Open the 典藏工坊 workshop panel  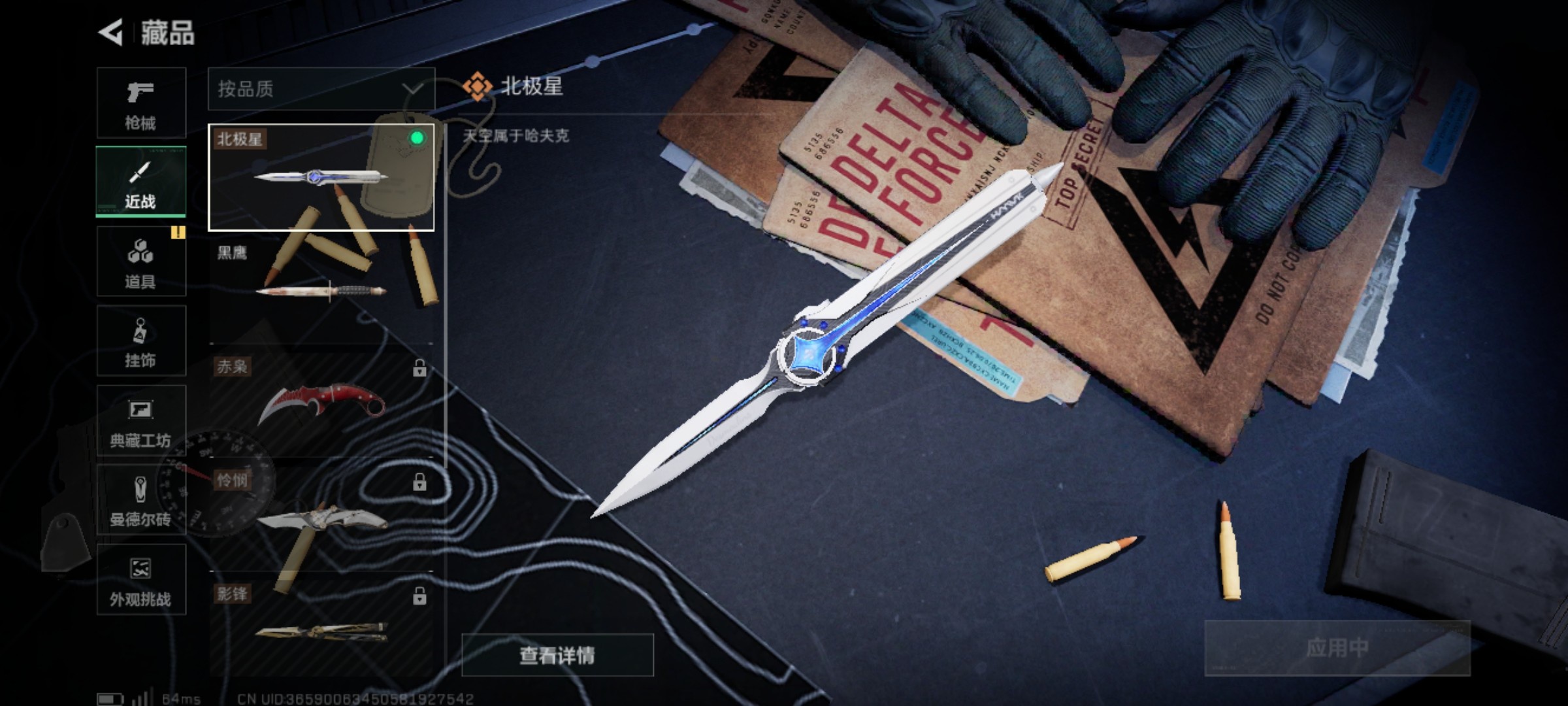[140, 420]
